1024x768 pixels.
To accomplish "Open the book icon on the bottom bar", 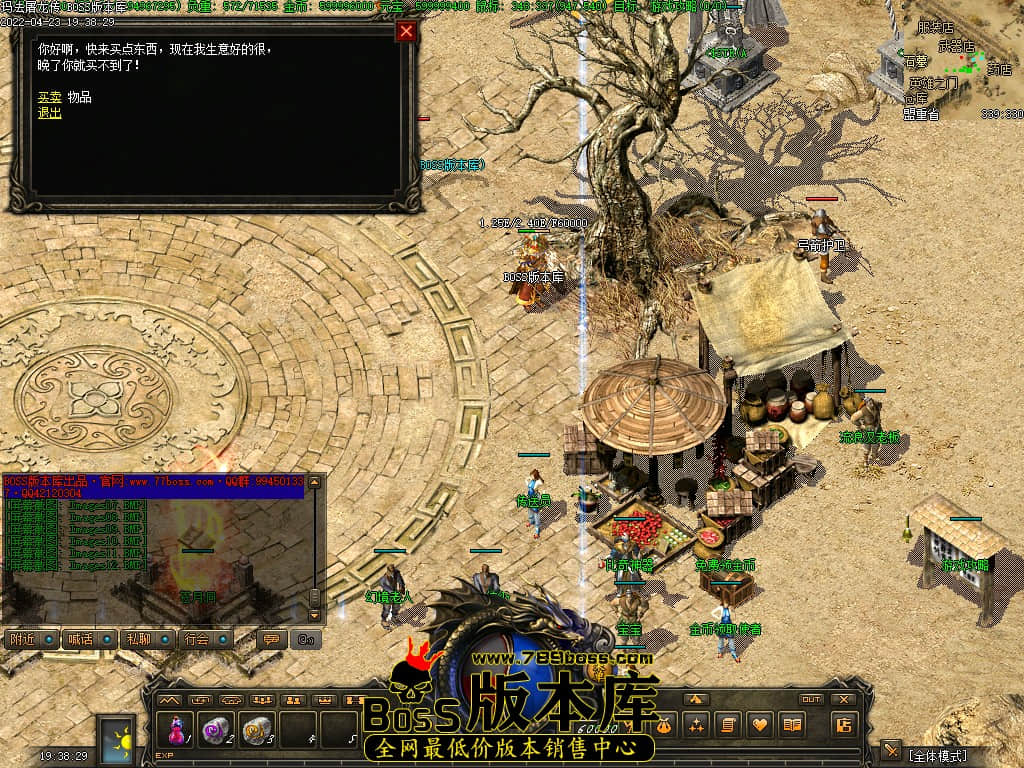I will [791, 724].
